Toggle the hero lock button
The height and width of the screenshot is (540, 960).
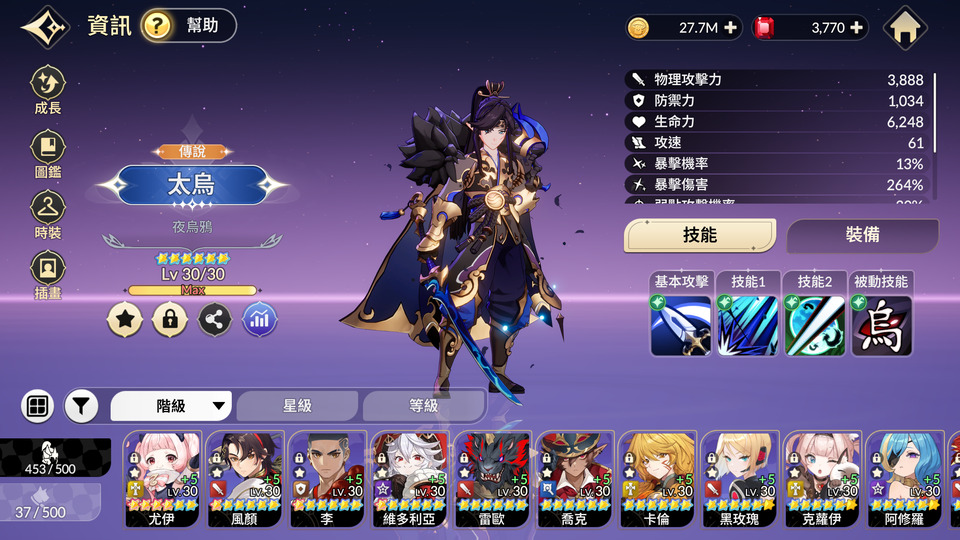[170, 319]
